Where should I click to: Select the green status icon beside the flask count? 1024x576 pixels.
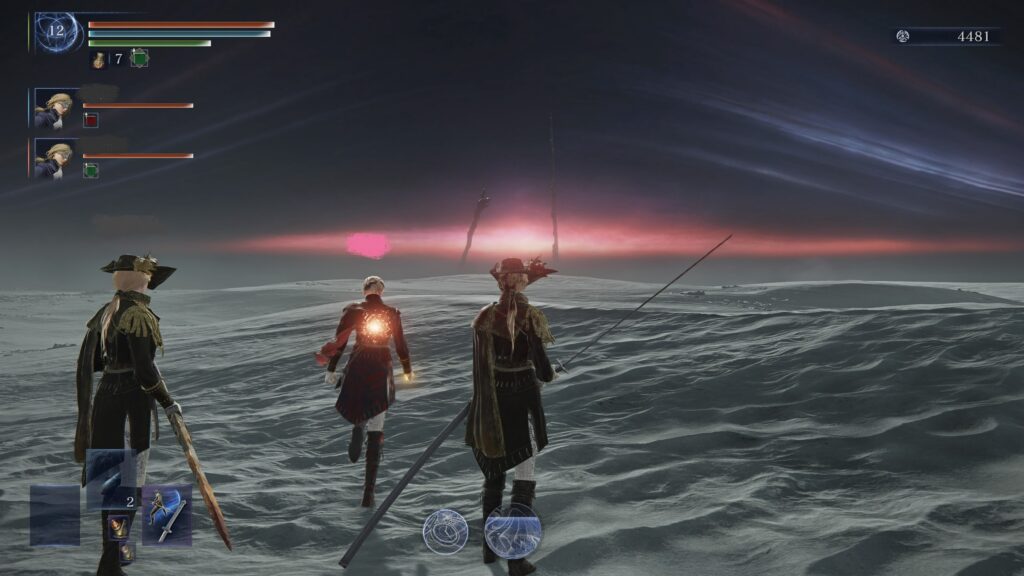(139, 59)
